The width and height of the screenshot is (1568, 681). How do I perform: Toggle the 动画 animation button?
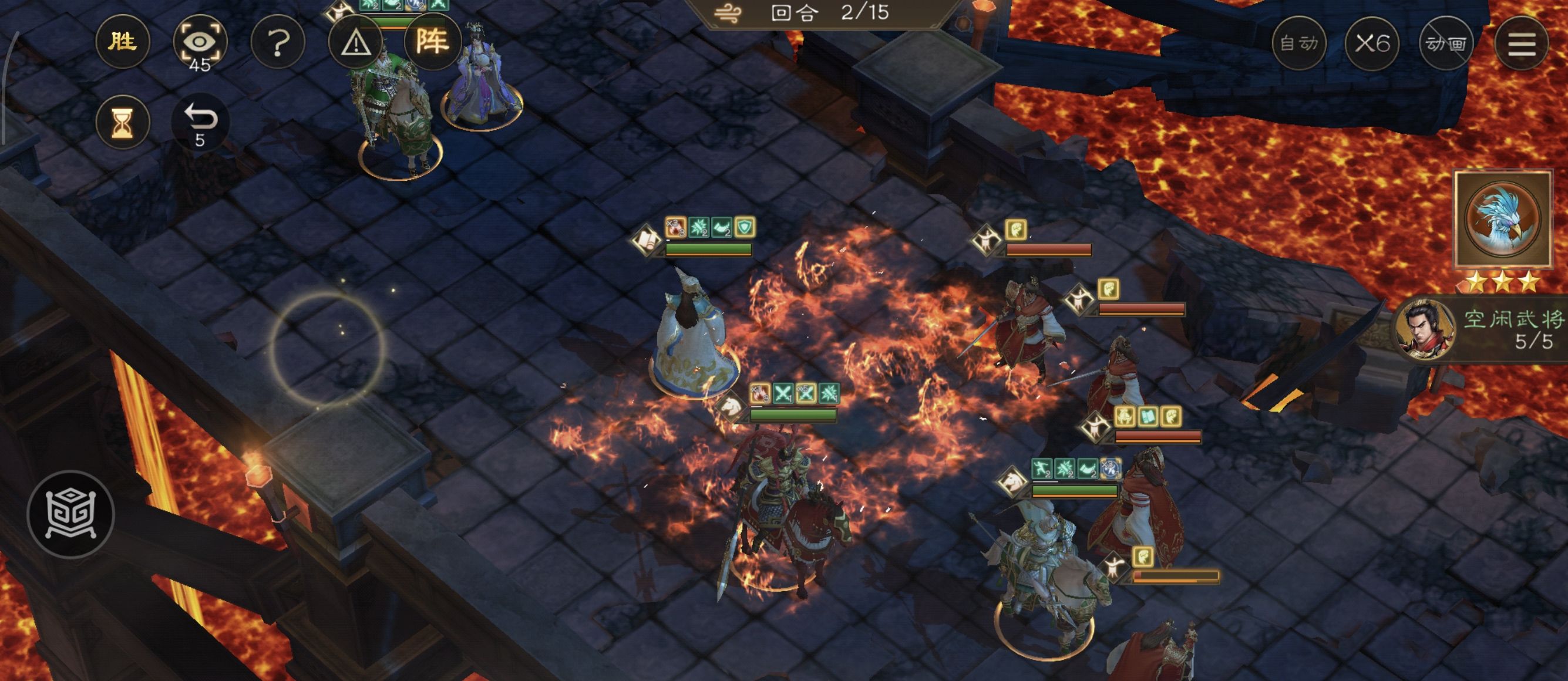[1446, 43]
